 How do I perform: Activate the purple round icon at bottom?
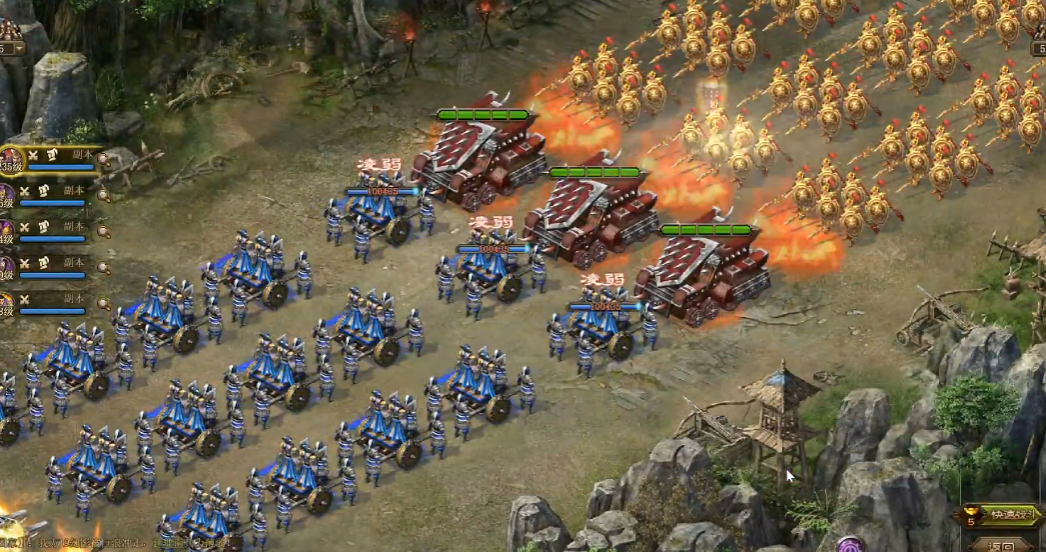851,545
